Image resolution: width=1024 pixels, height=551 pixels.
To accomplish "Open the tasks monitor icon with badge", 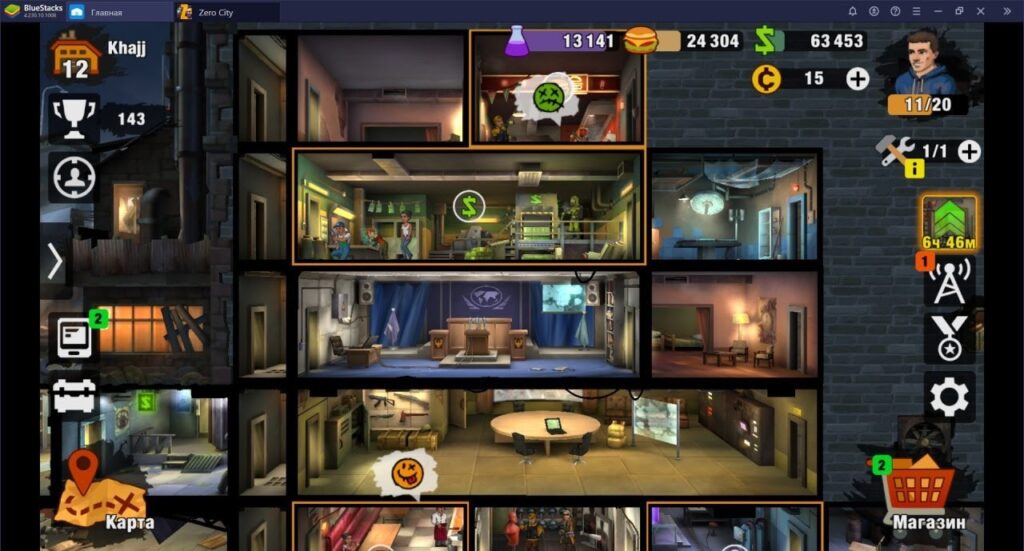I will tap(73, 338).
